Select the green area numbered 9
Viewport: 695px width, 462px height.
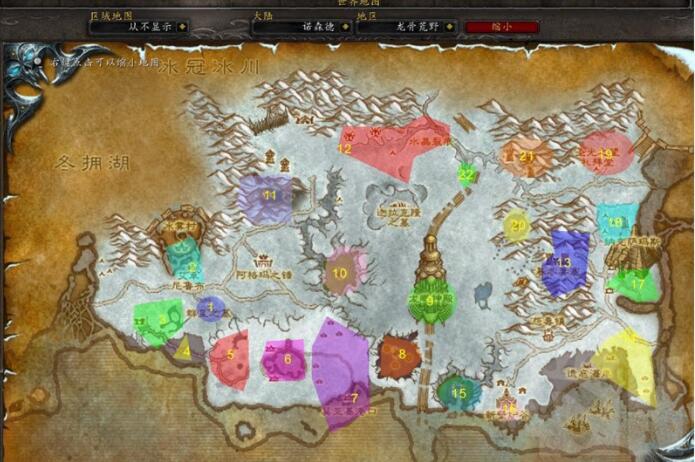point(430,300)
